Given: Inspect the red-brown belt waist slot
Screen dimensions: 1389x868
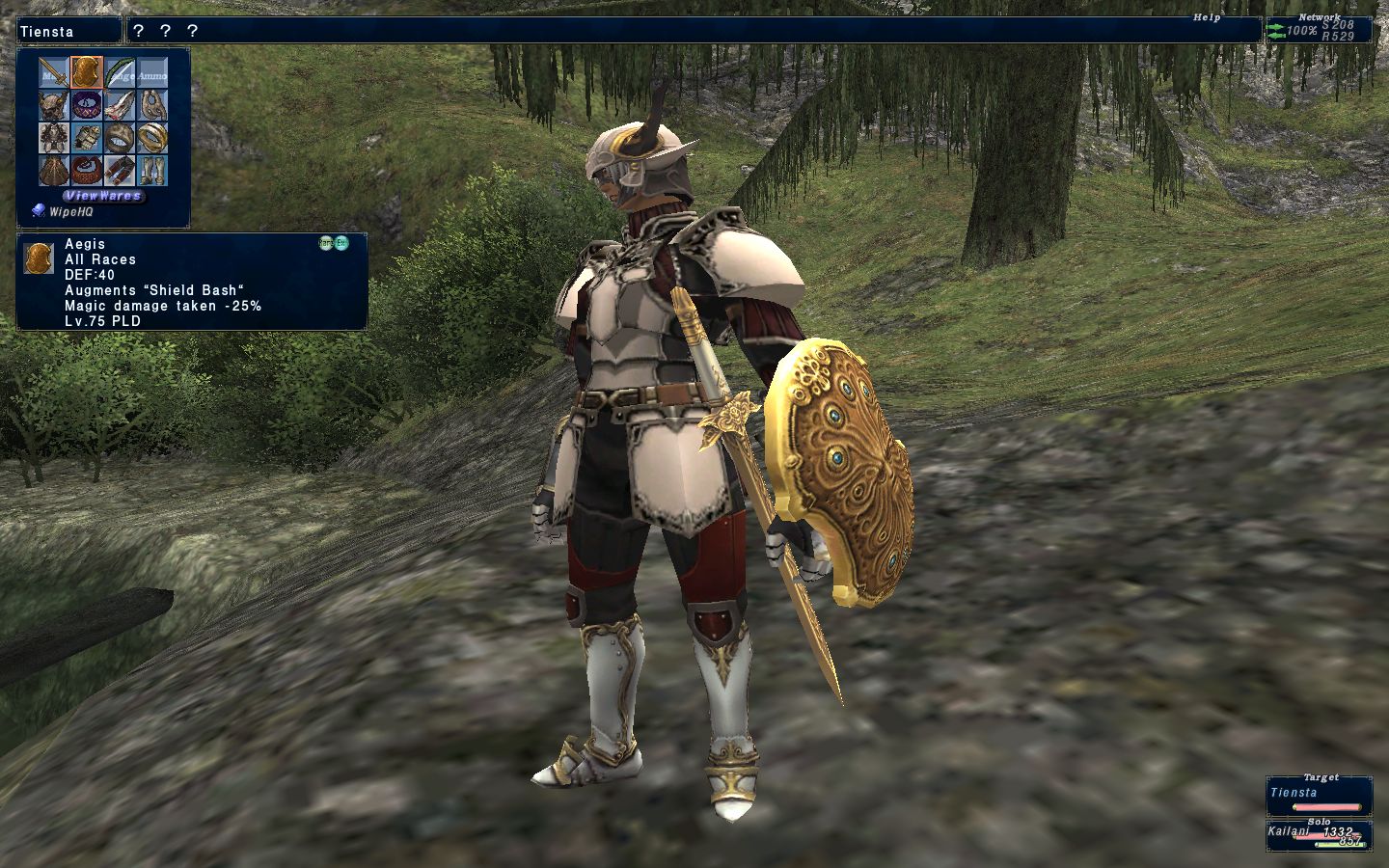Looking at the screenshot, I should (x=86, y=171).
